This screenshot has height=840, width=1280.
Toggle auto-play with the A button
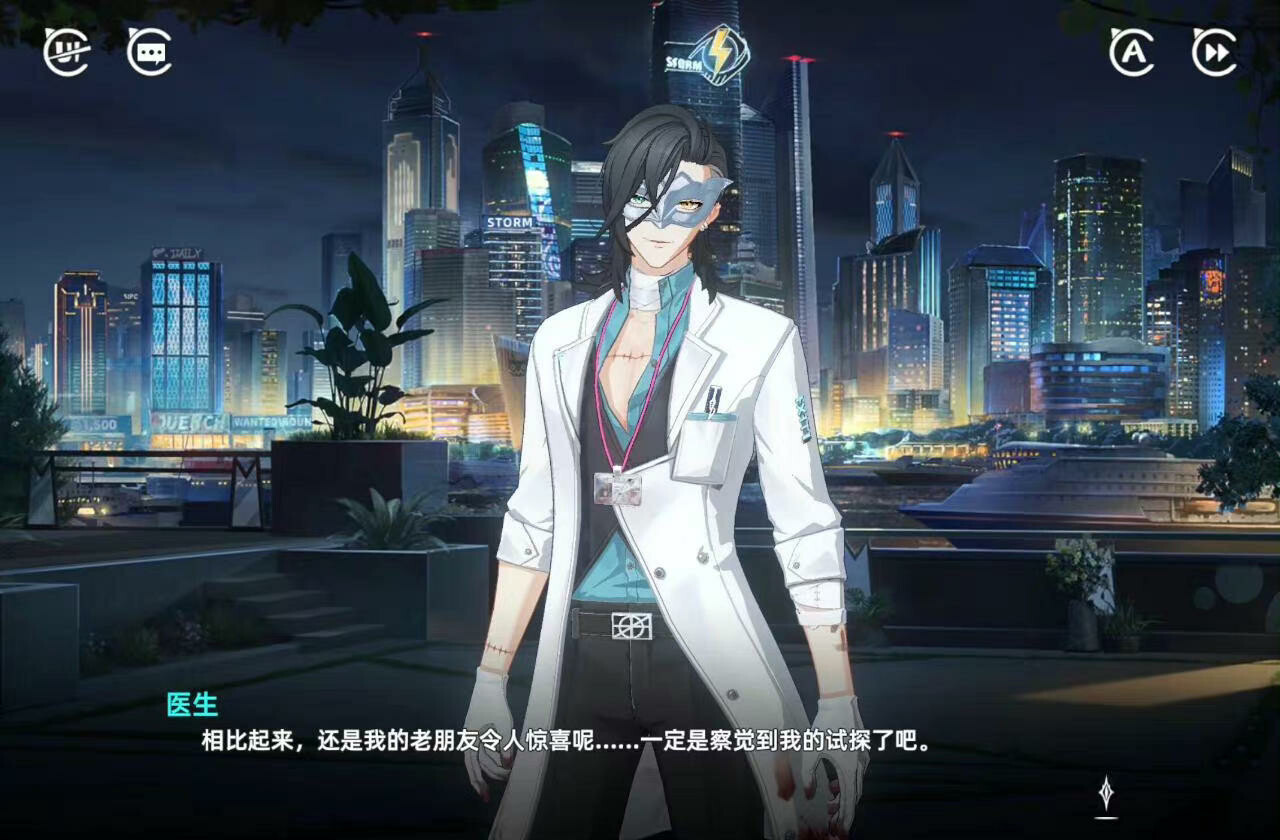click(1131, 52)
